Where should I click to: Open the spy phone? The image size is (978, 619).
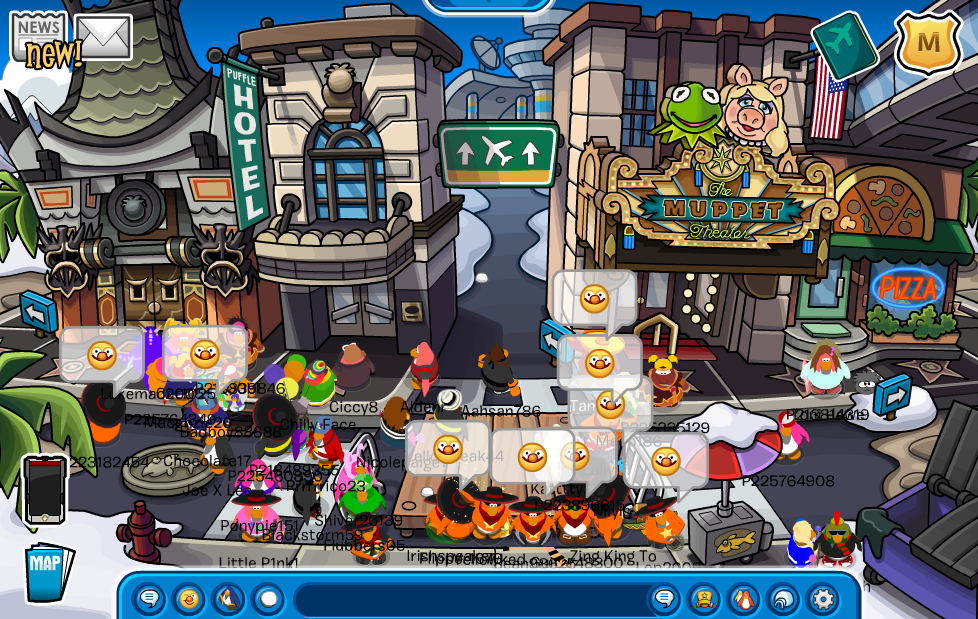click(45, 490)
